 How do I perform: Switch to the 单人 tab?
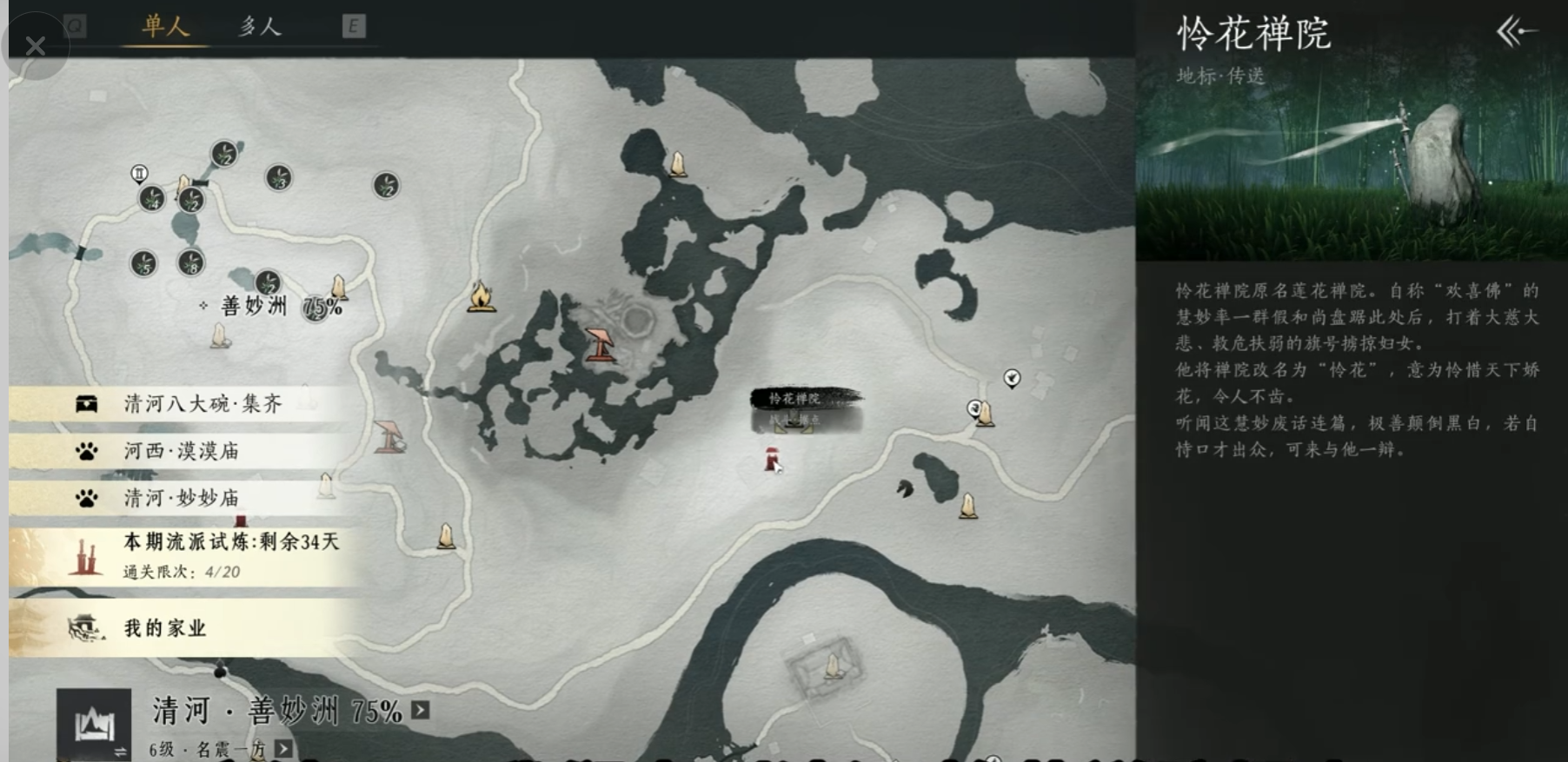click(165, 27)
